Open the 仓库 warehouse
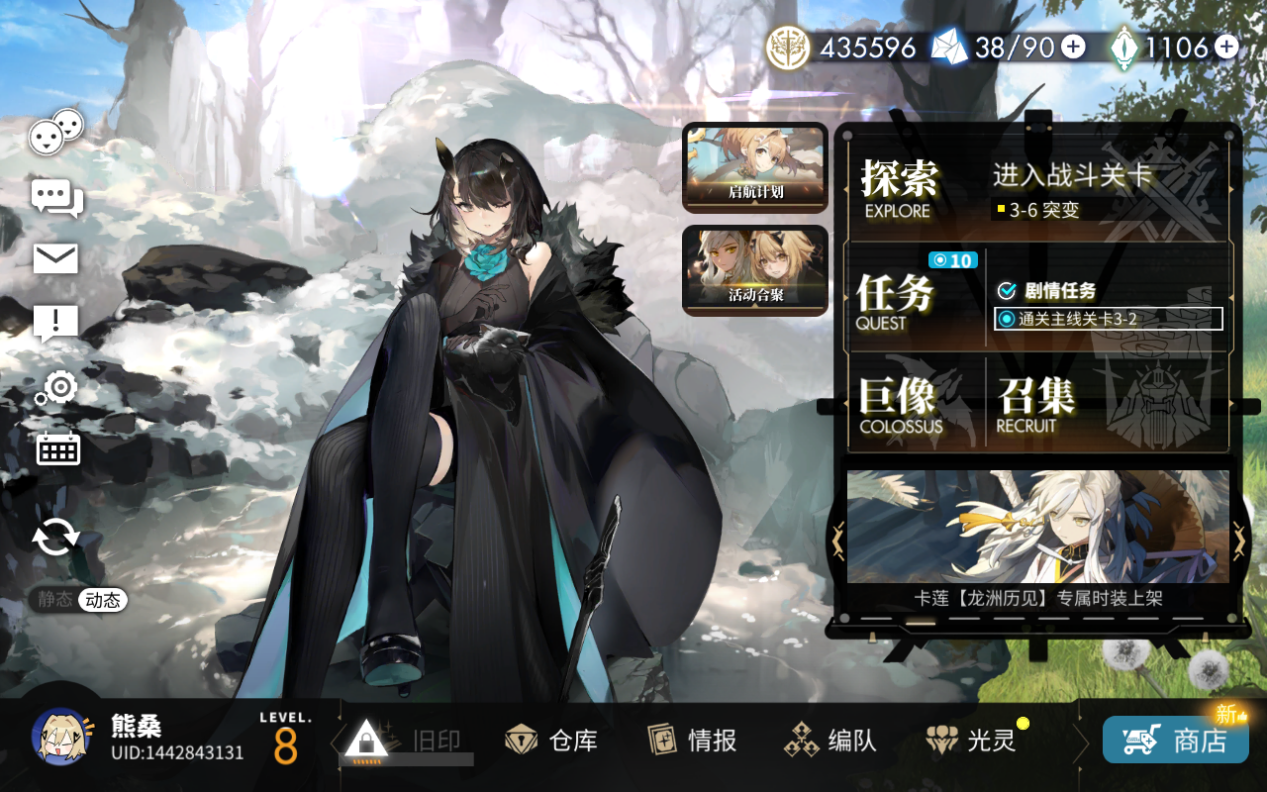Image resolution: width=1267 pixels, height=792 pixels. [x=551, y=740]
